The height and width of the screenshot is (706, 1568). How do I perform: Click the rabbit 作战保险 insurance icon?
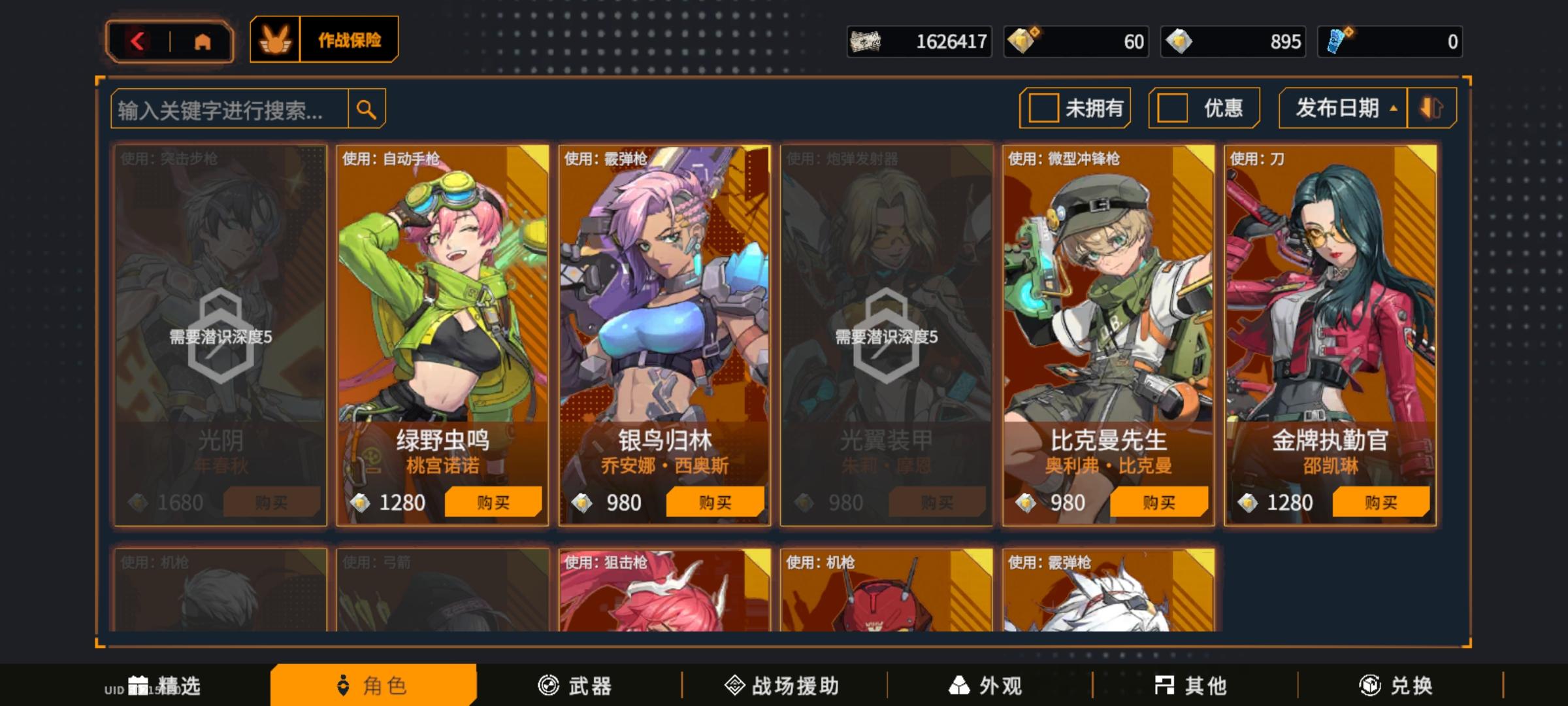(x=275, y=41)
